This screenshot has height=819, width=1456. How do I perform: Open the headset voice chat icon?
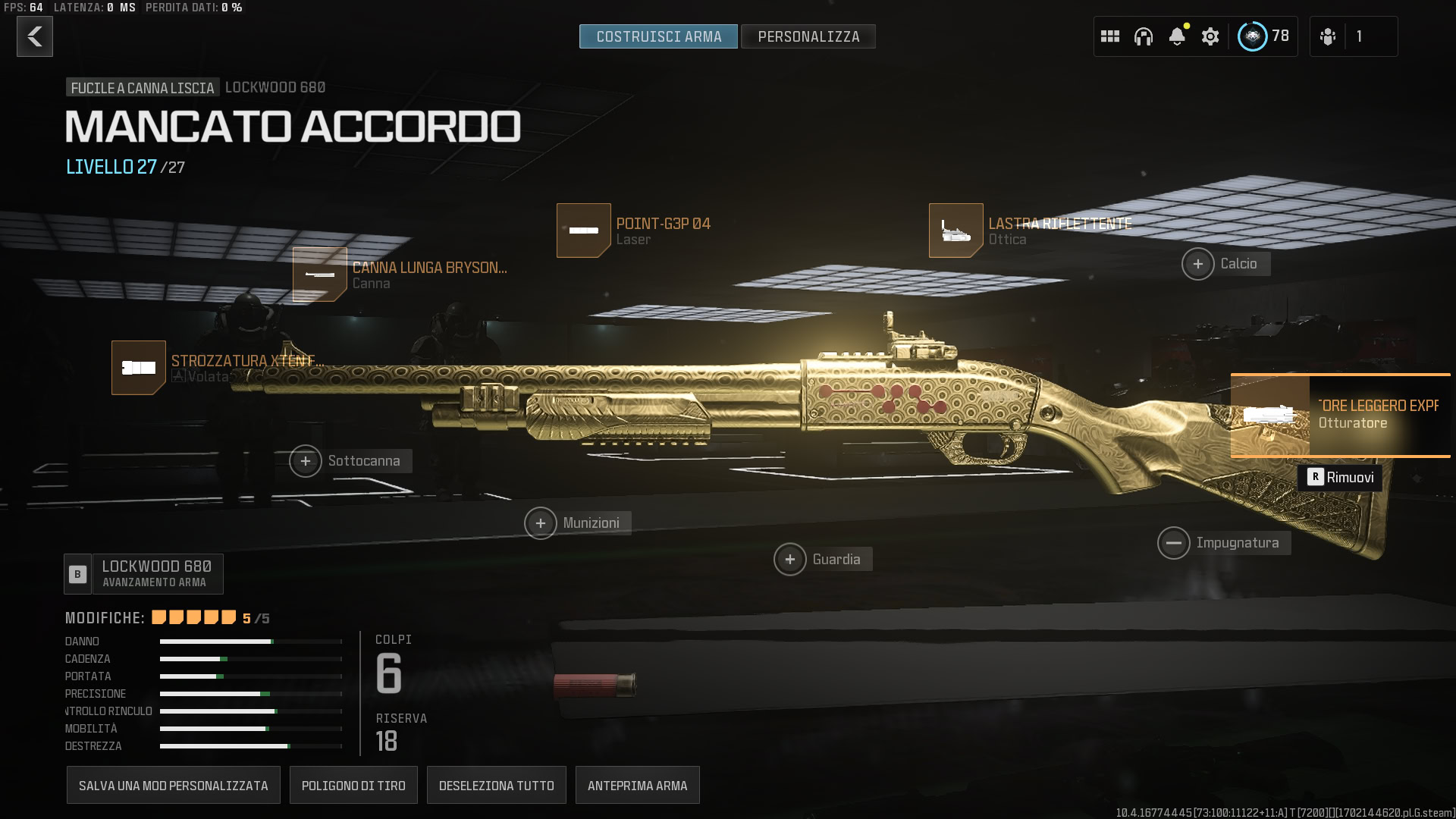1144,36
